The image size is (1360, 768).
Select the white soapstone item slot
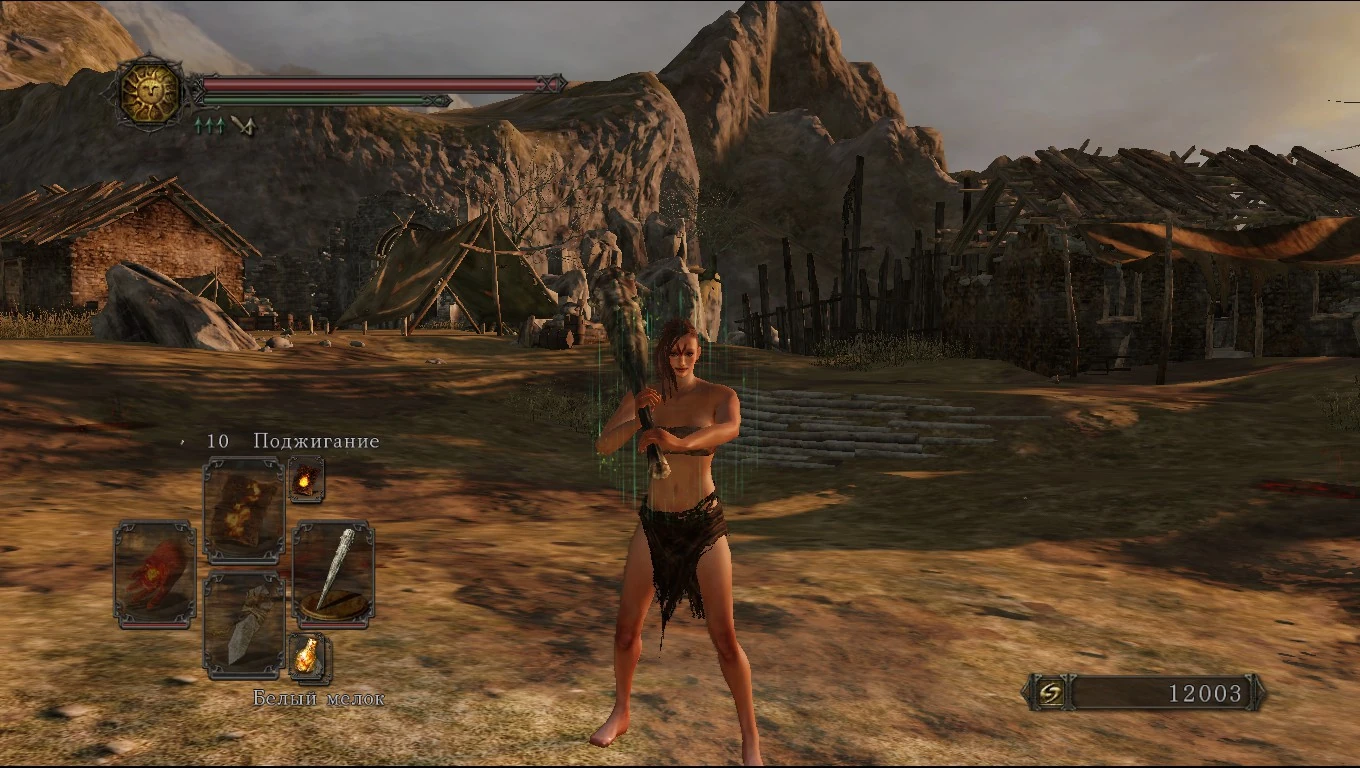click(x=244, y=624)
